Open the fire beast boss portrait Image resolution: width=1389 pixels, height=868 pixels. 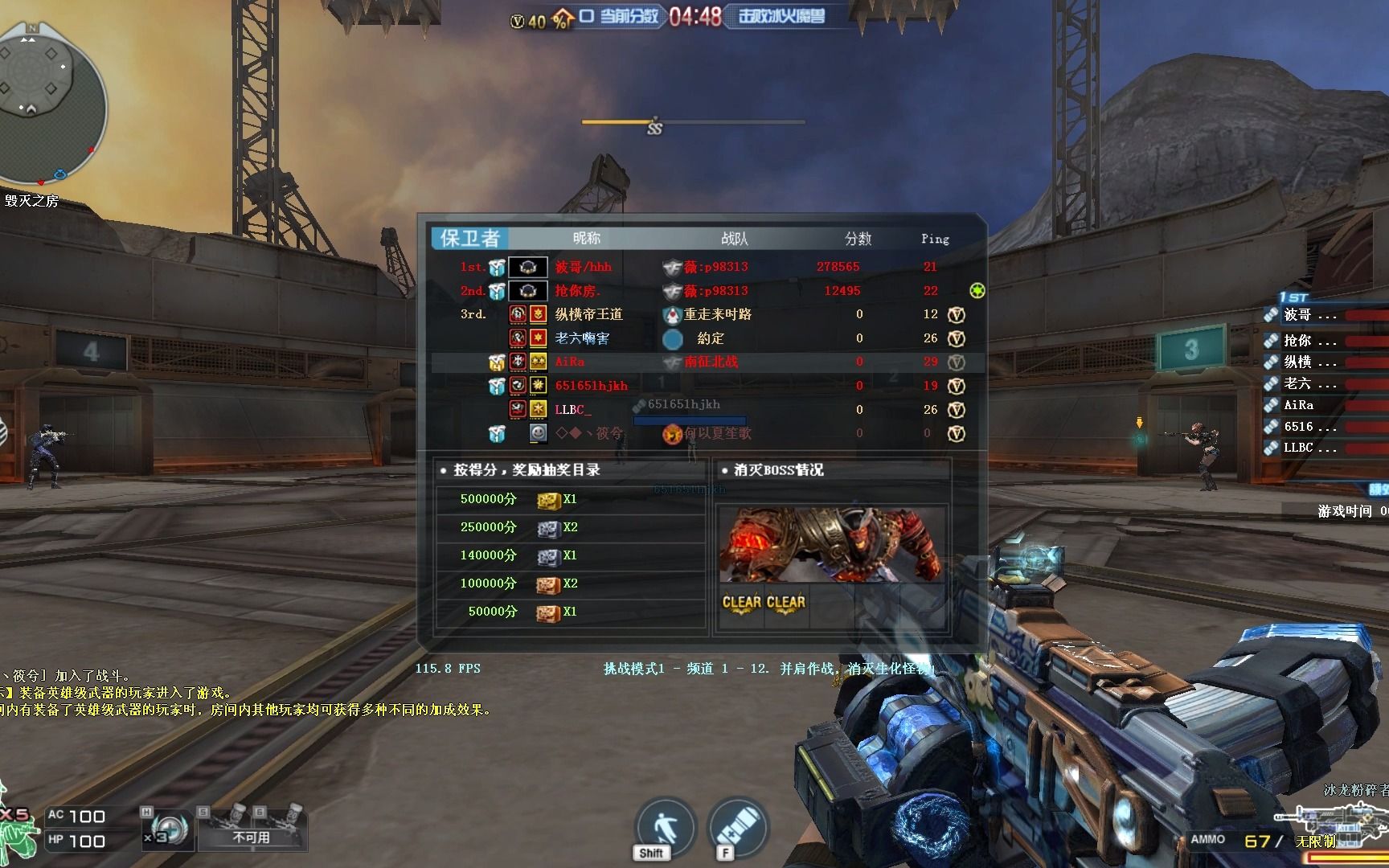(x=831, y=543)
